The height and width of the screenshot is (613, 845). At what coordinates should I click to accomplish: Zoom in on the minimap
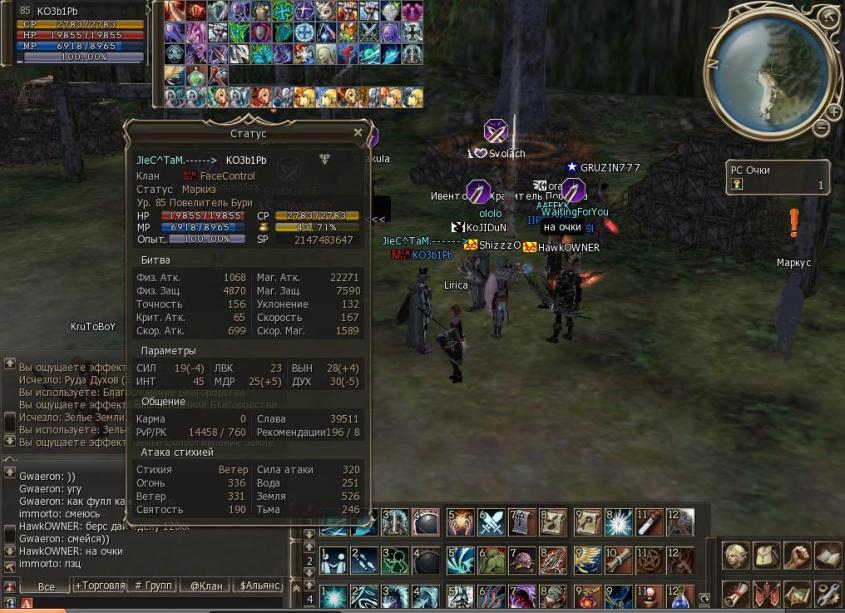click(x=833, y=111)
